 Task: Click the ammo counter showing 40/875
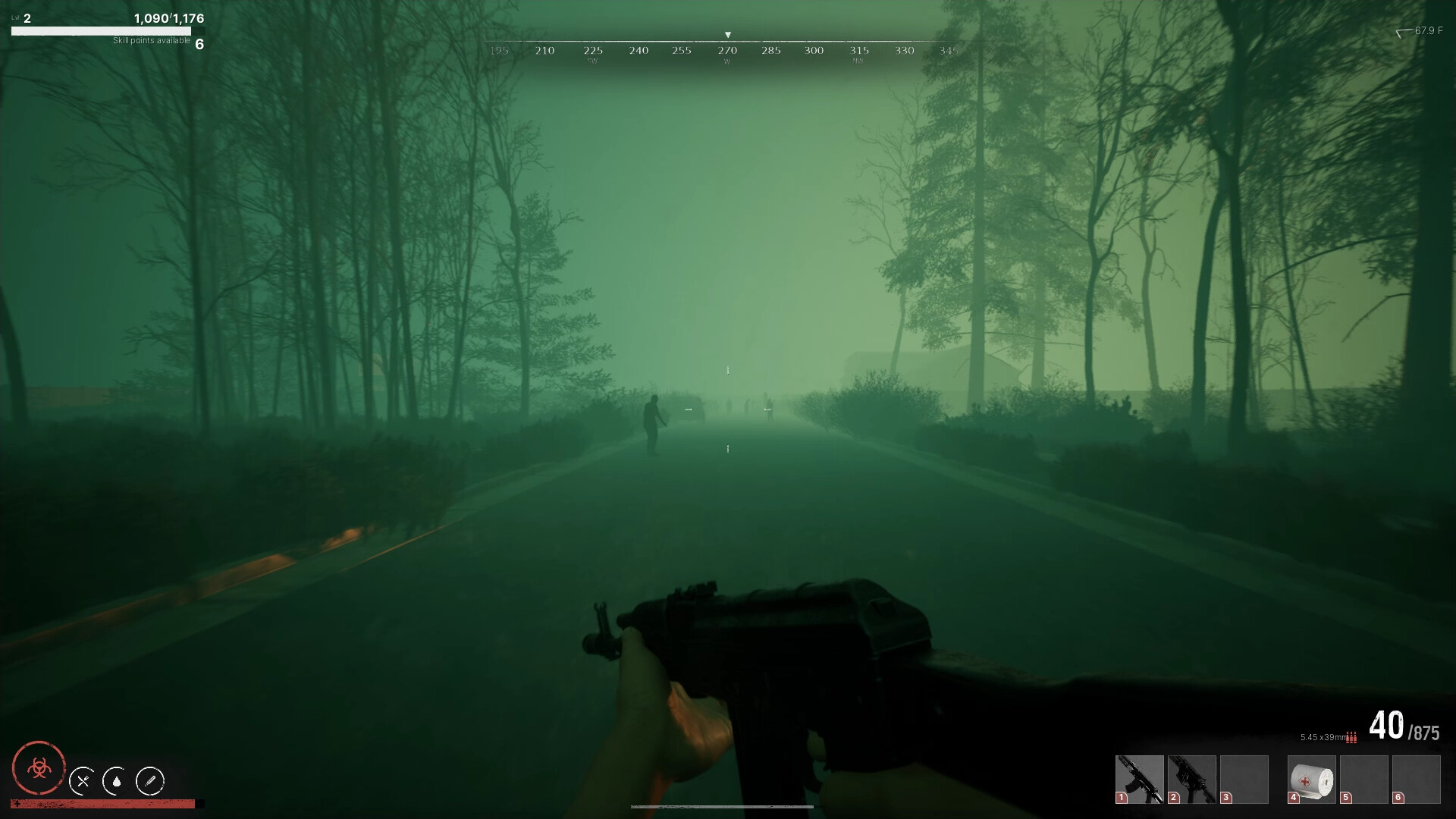[1403, 726]
